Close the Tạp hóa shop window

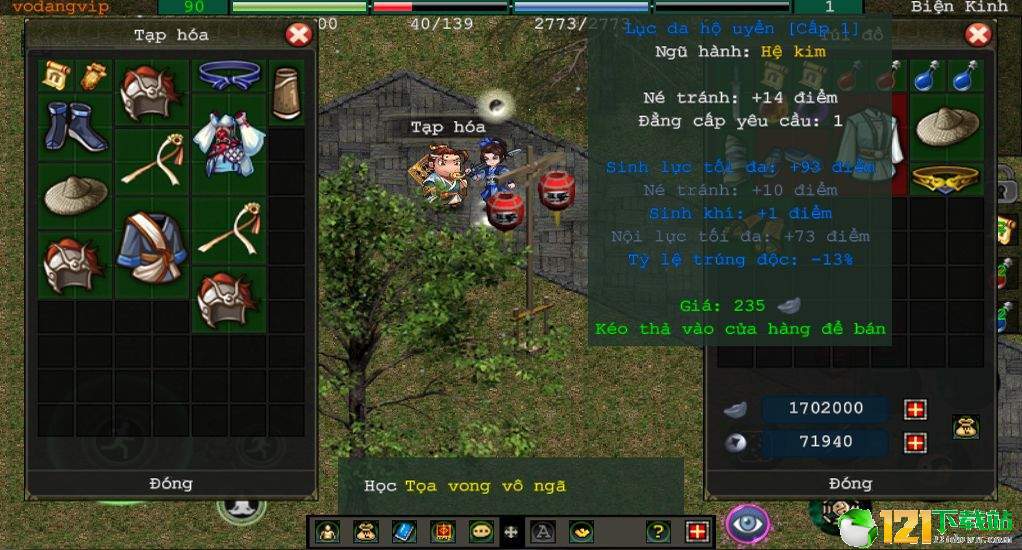(x=298, y=36)
